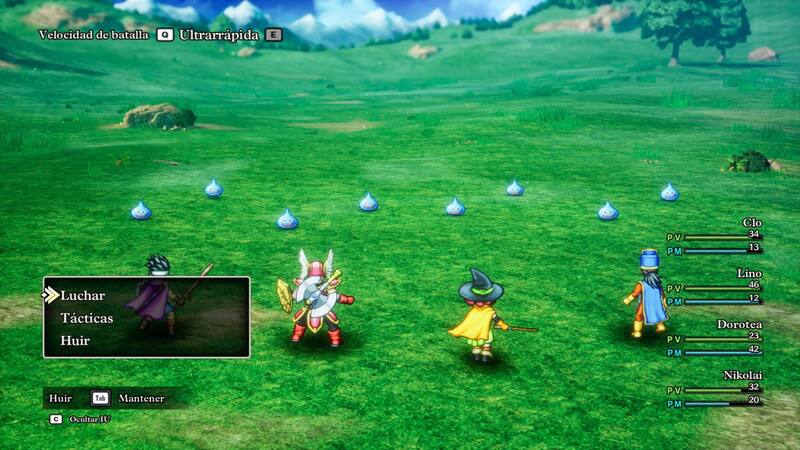Choose Huir in the battle command menu
Viewport: 800px width, 450px height.
(x=76, y=341)
